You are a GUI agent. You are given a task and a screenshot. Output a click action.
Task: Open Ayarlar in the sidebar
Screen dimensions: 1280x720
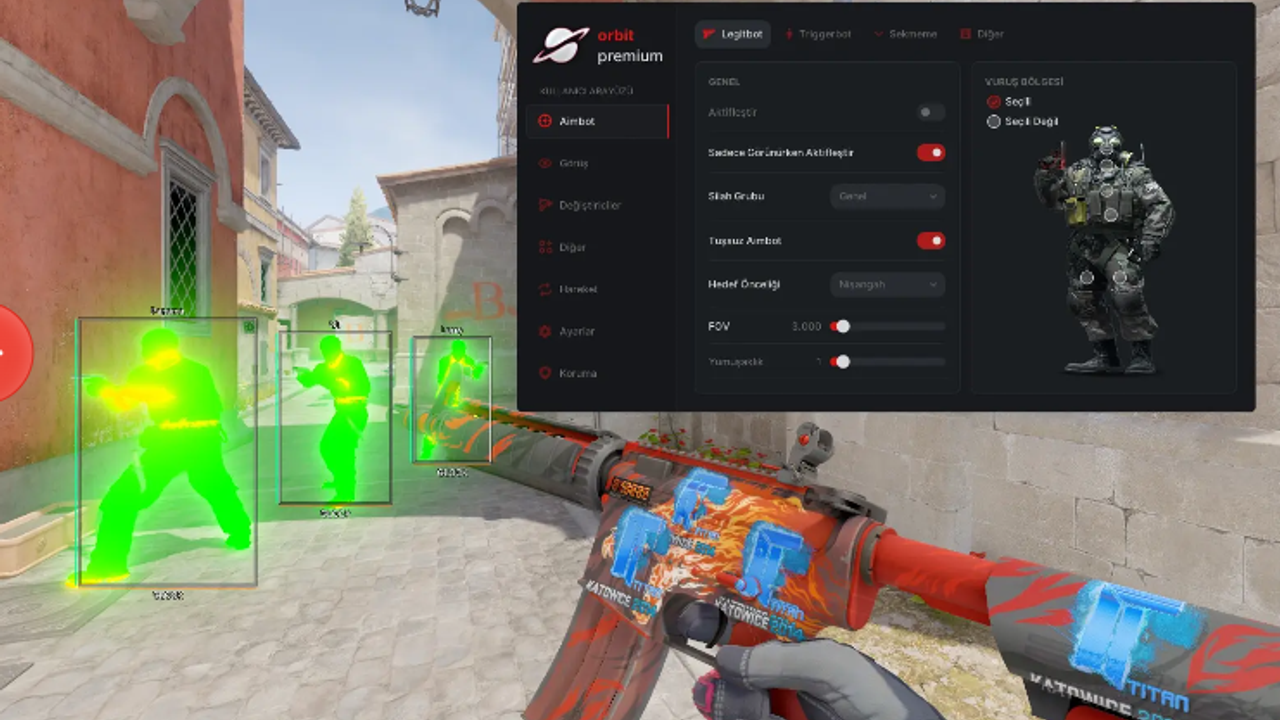pyautogui.click(x=577, y=331)
